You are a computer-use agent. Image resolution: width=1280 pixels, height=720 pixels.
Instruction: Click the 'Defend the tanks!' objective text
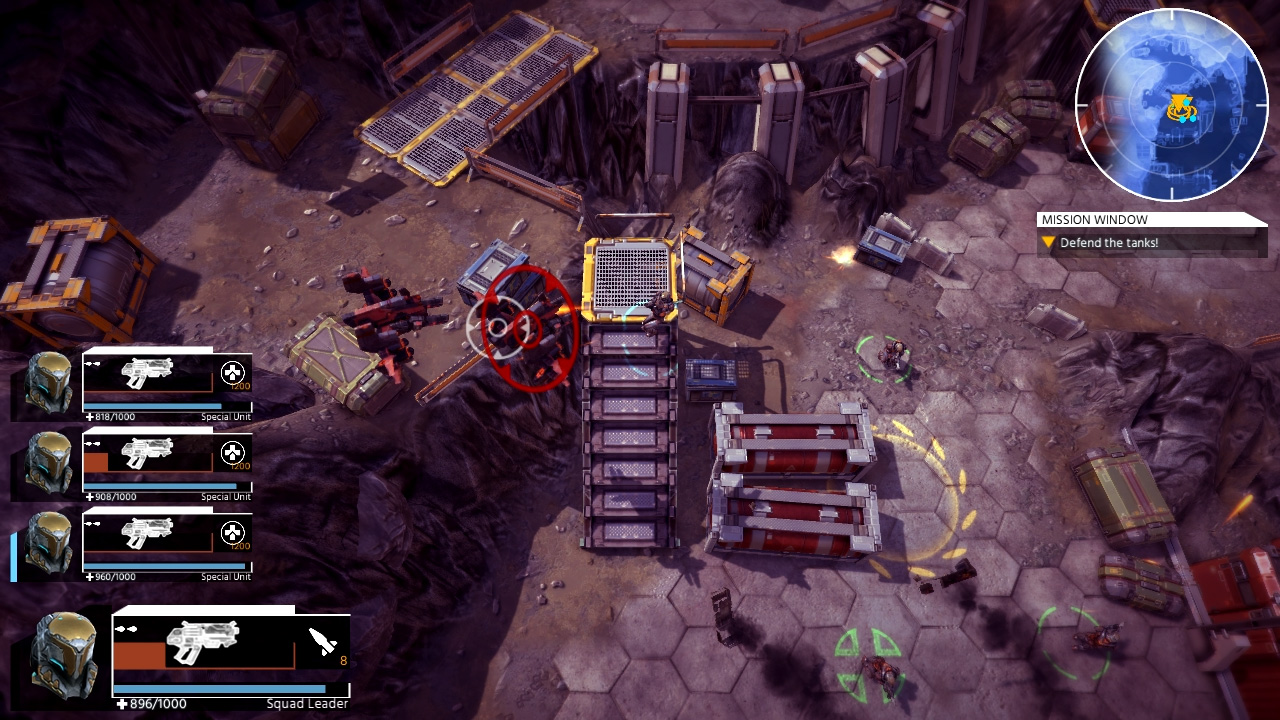tap(1110, 241)
